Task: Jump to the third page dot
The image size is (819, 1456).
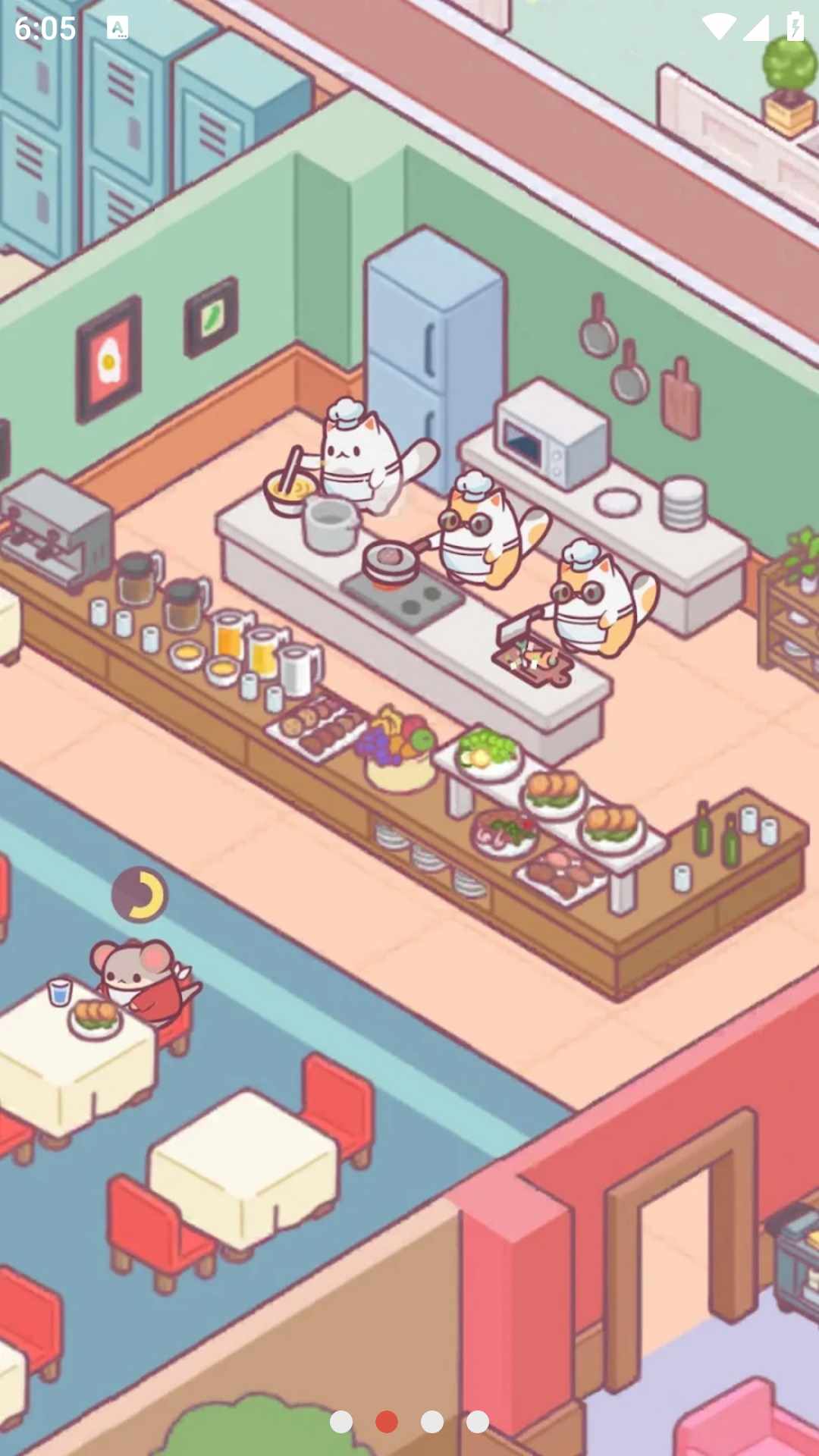Action: [432, 1422]
